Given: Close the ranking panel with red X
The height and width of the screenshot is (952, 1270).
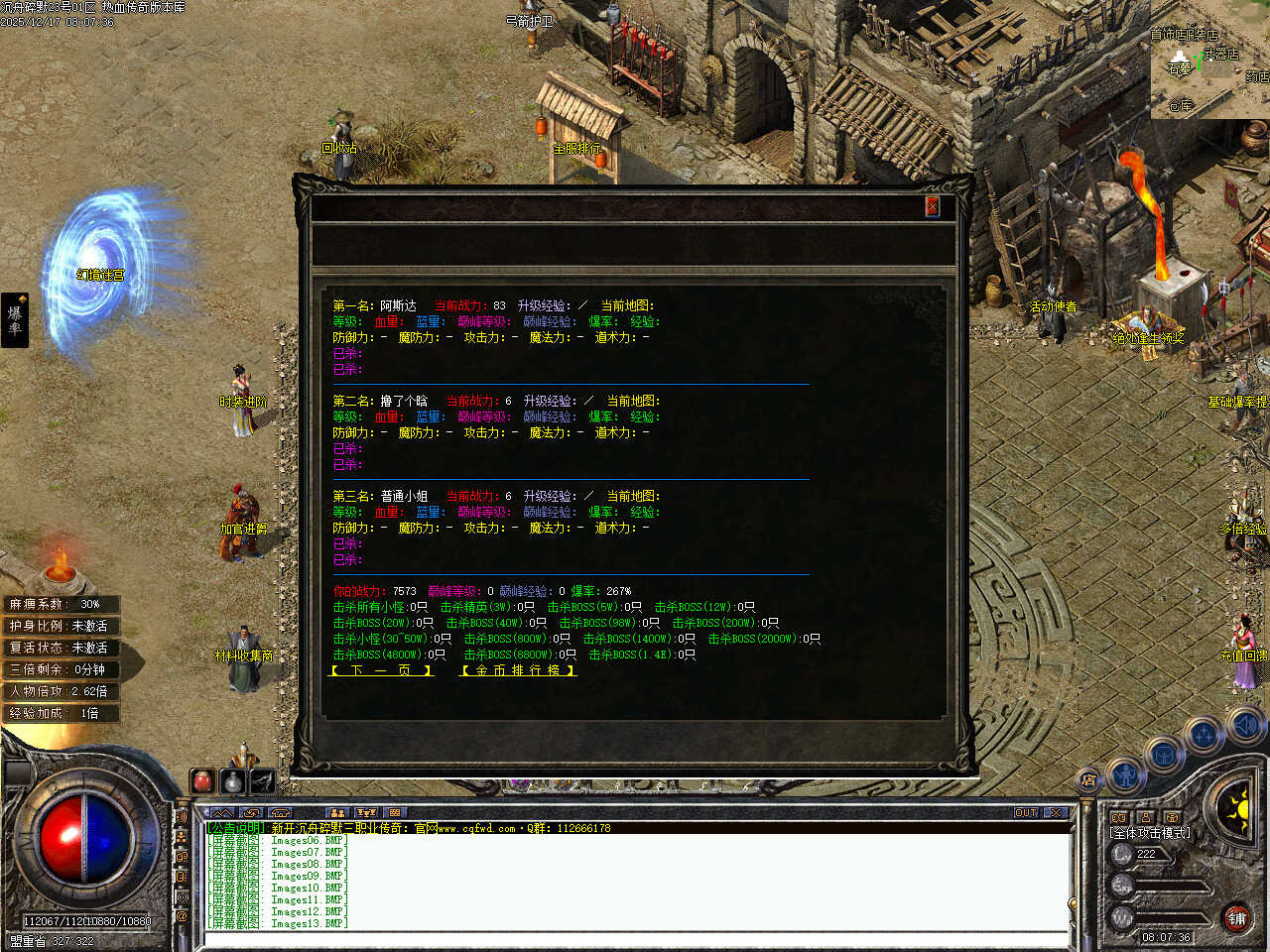Looking at the screenshot, I should [932, 206].
